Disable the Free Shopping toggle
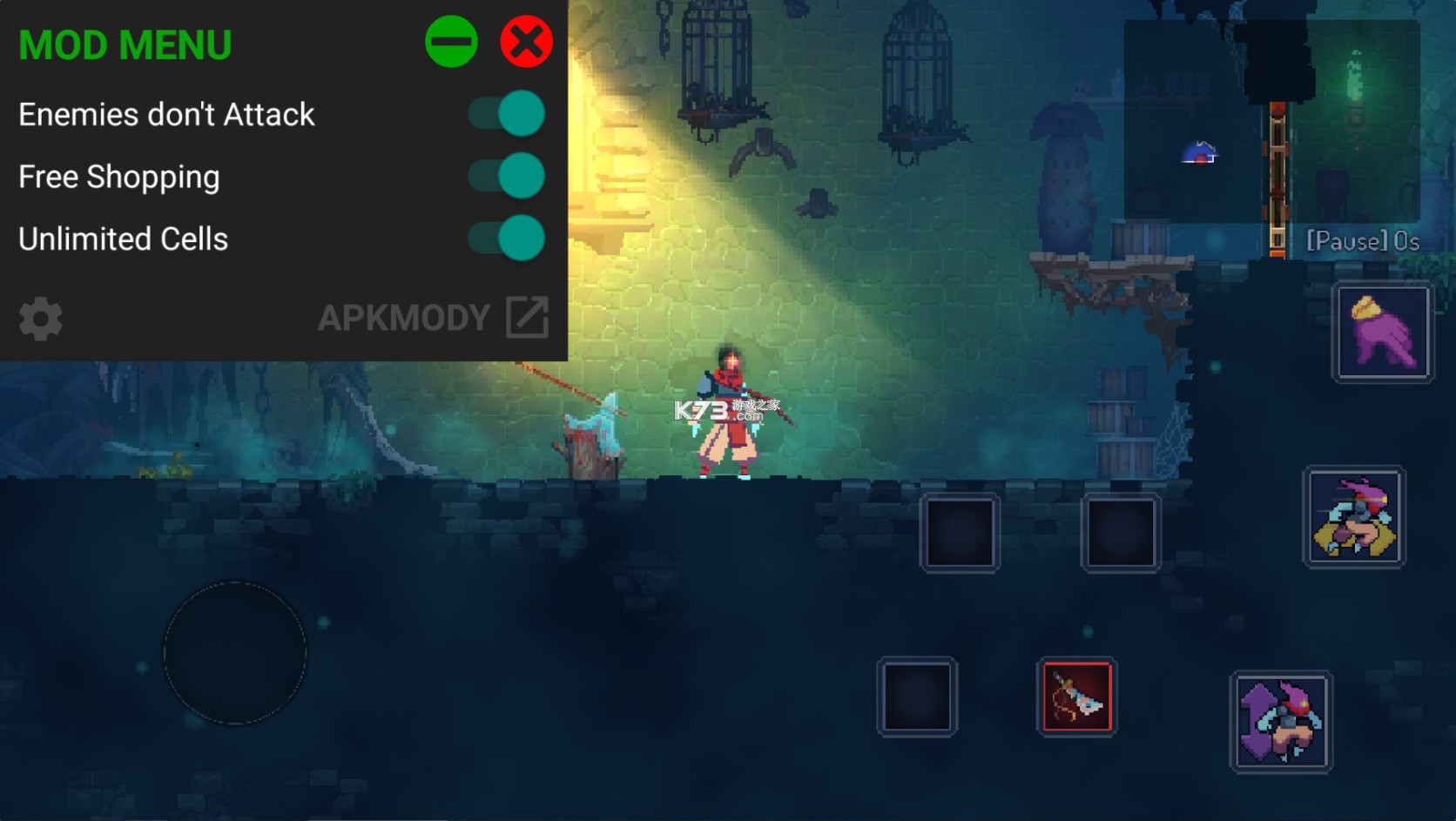The height and width of the screenshot is (821, 1456). tap(506, 176)
